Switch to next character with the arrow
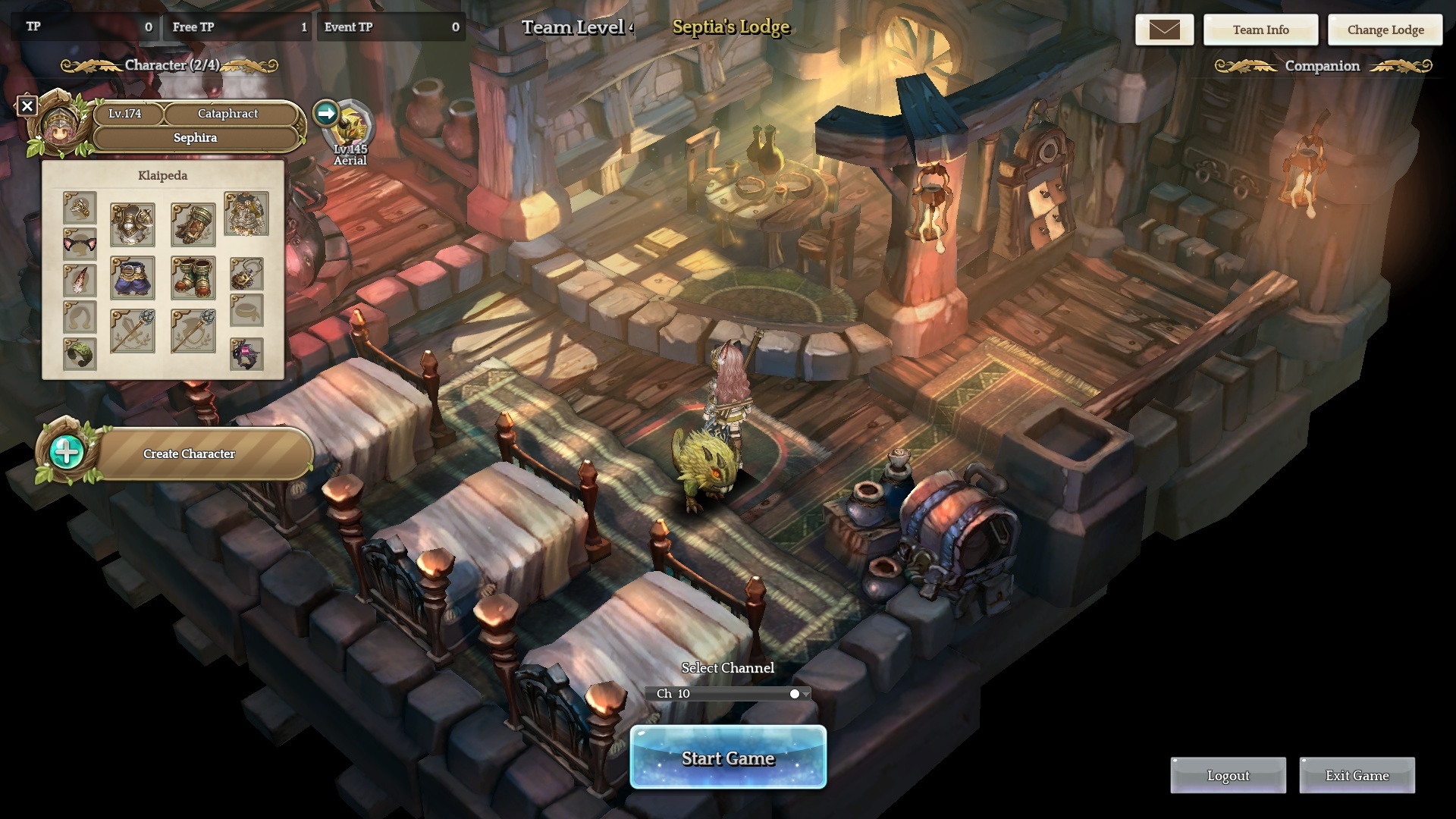 tap(326, 114)
